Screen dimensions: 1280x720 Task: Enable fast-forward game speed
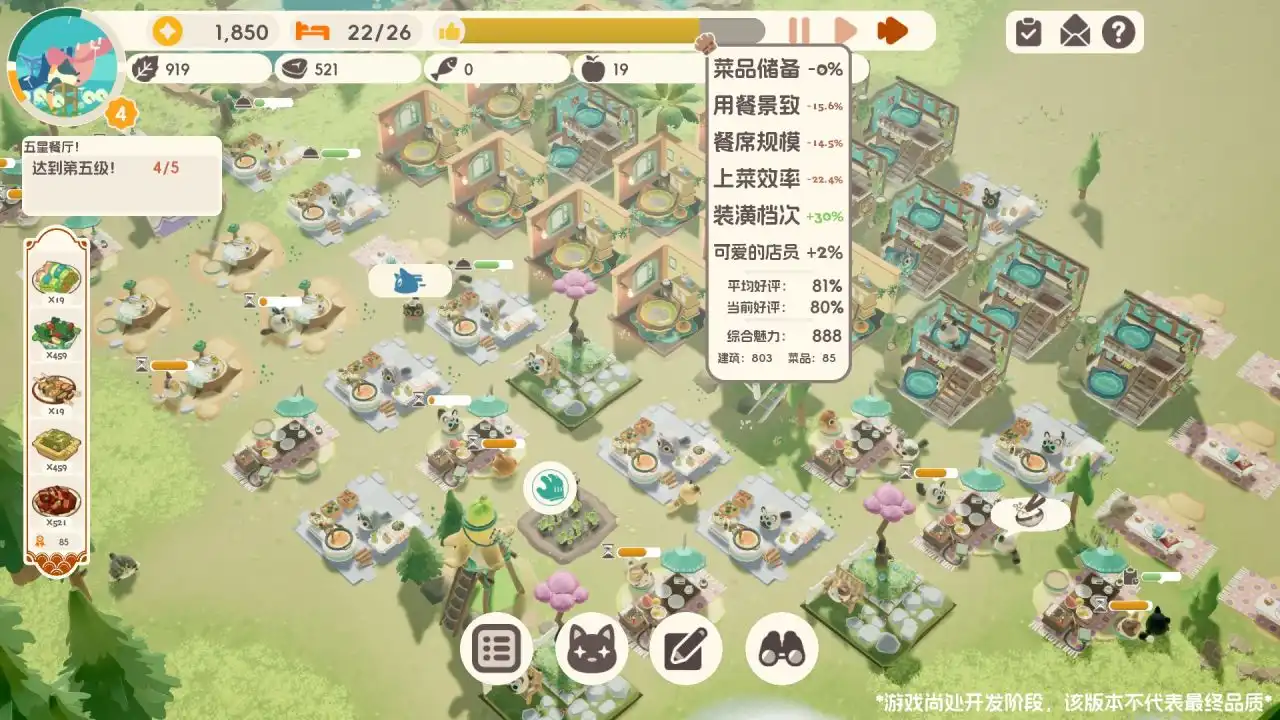click(891, 31)
